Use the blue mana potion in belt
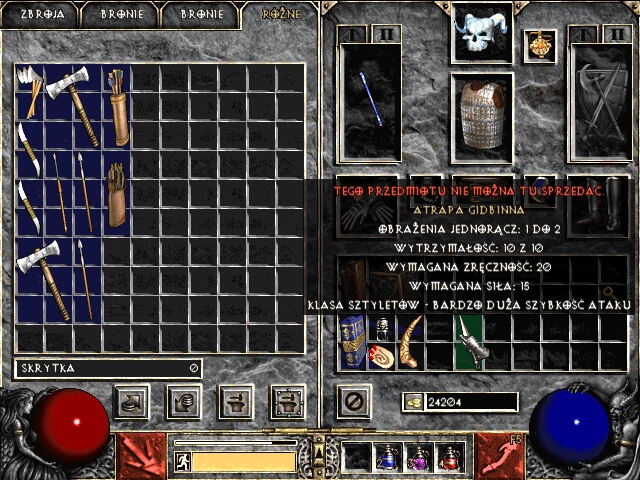This screenshot has height=480, width=640. 387,457
